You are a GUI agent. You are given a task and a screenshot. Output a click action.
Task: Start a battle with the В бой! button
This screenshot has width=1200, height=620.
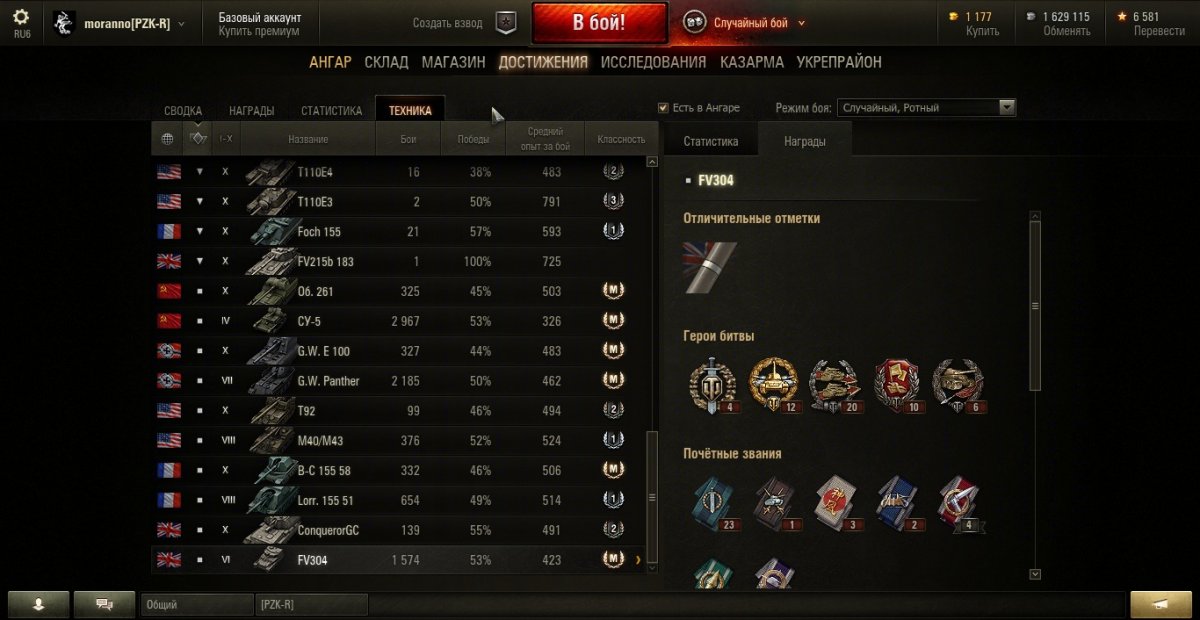[x=599, y=23]
